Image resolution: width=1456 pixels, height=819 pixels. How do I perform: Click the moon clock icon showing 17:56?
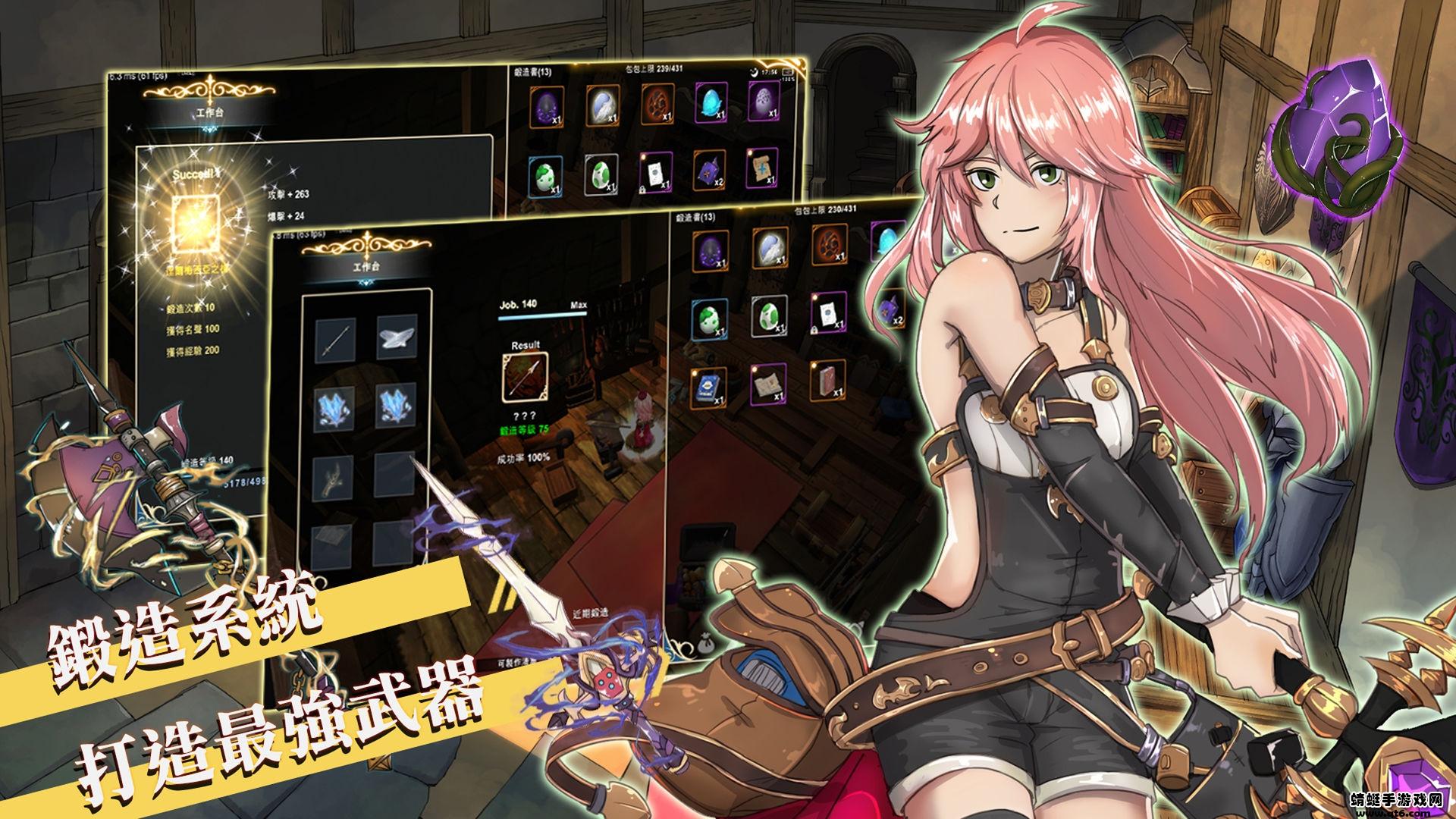pos(756,72)
